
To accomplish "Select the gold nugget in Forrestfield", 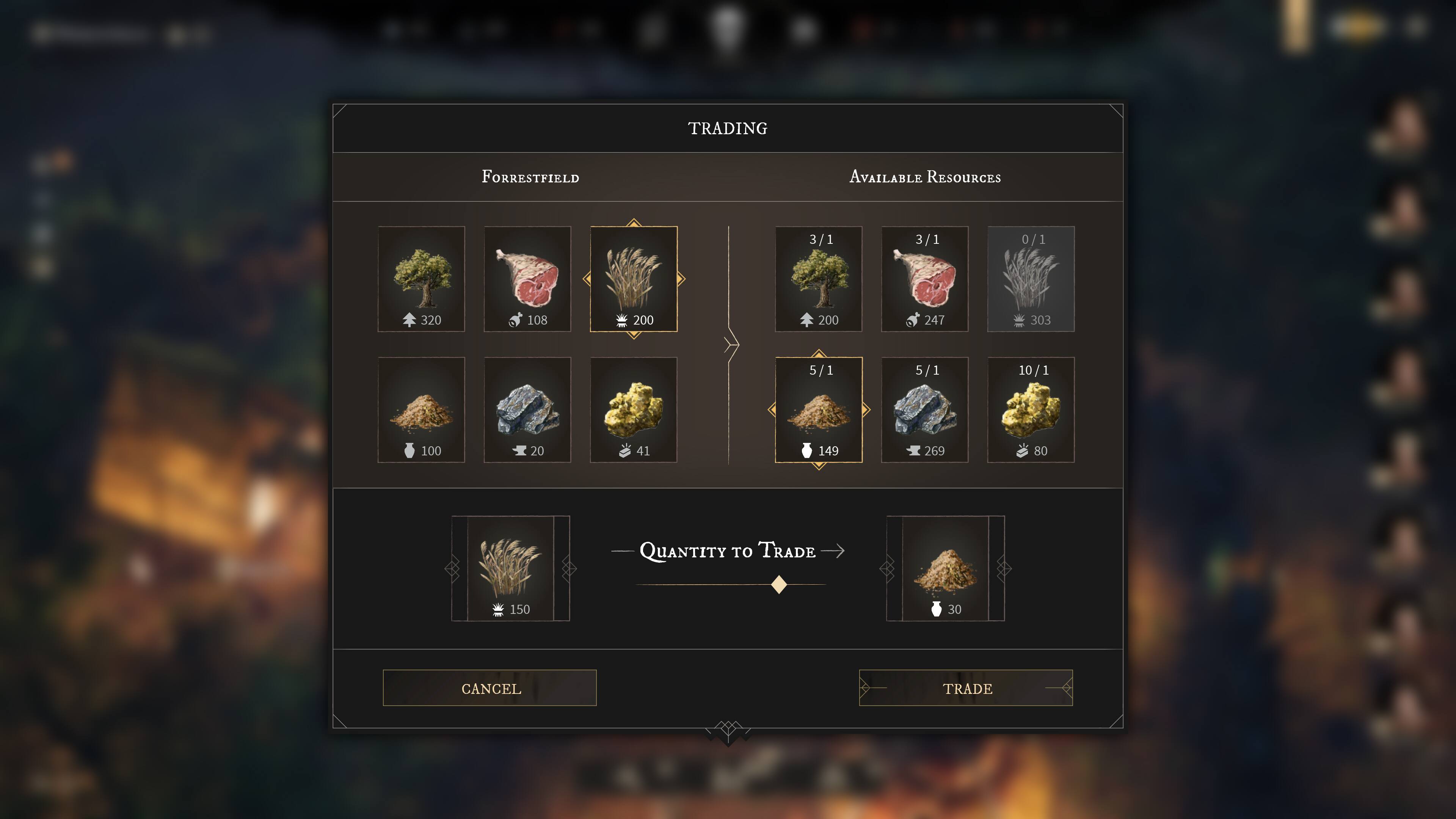I will (x=634, y=409).
